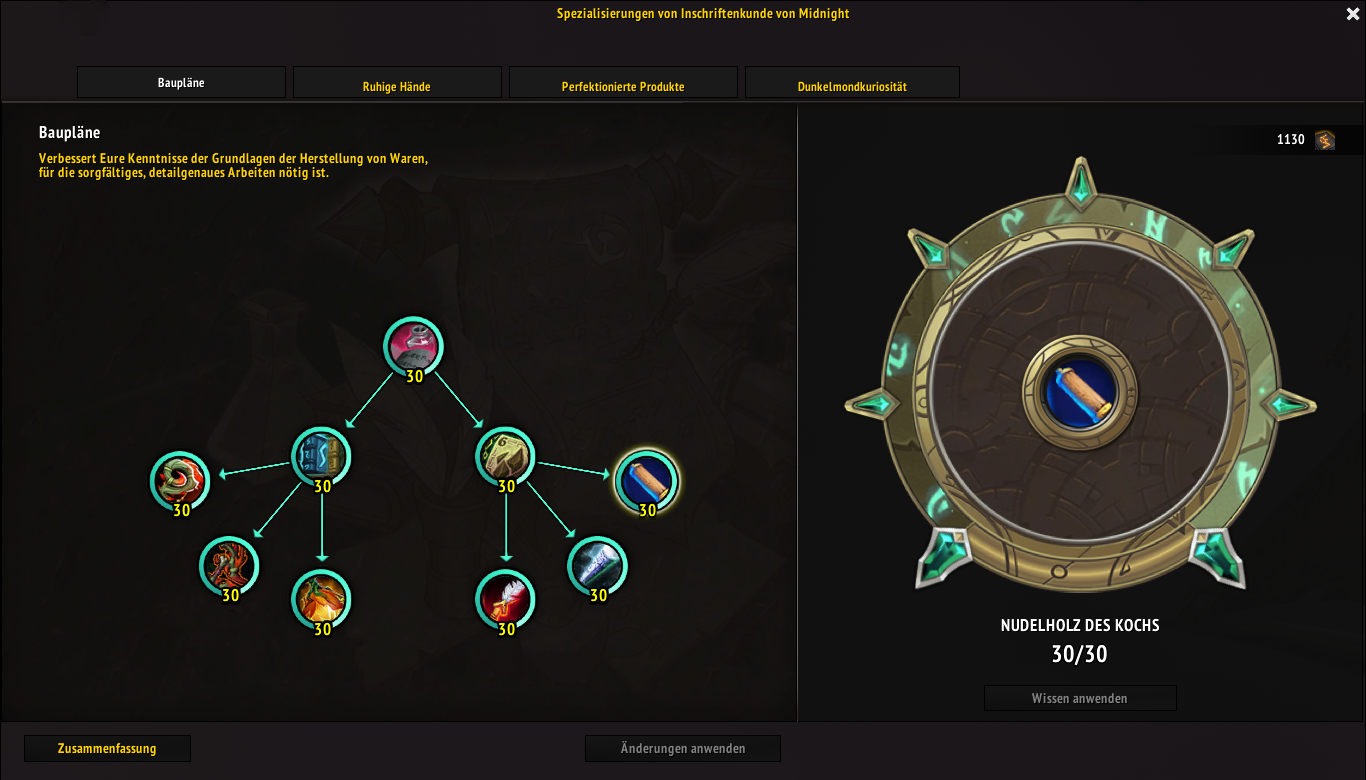Viewport: 1366px width, 780px height.
Task: Click the scroll icon in the dial
Action: point(1080,392)
